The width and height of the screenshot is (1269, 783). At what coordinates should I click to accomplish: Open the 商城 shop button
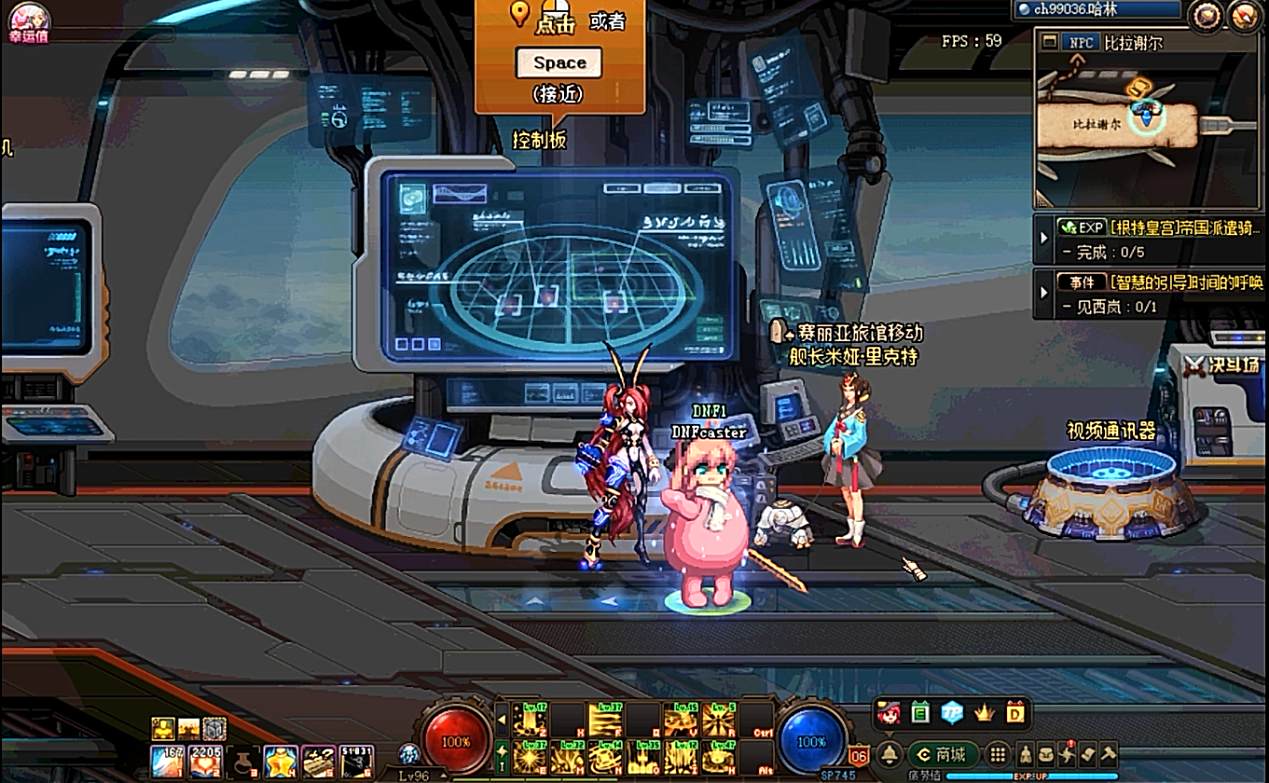pyautogui.click(x=941, y=755)
